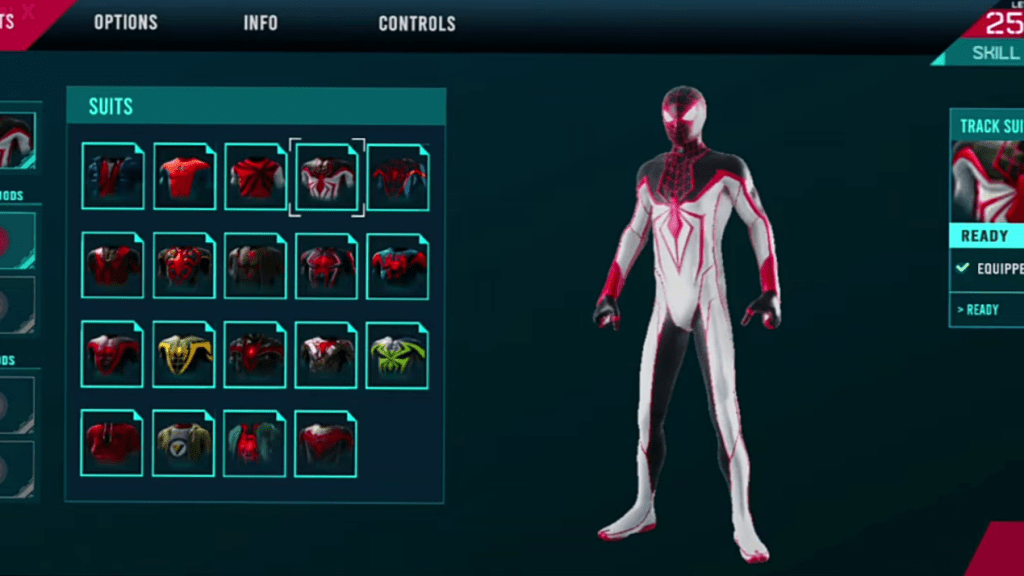The image size is (1024, 576).
Task: Open the Controls tab
Action: (417, 23)
